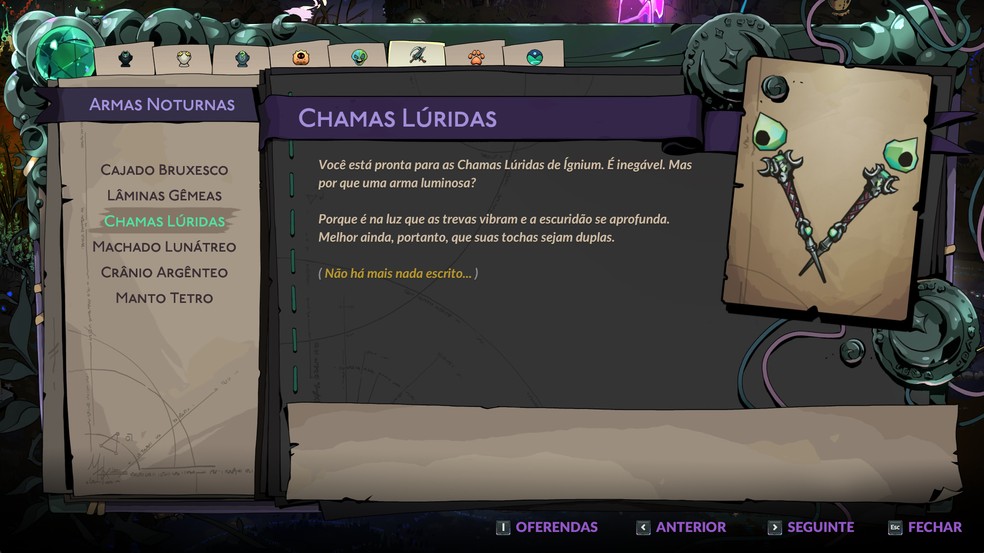The height and width of the screenshot is (553, 984).
Task: Select the highlighted Chamas Lúridas entry
Action: (x=164, y=221)
